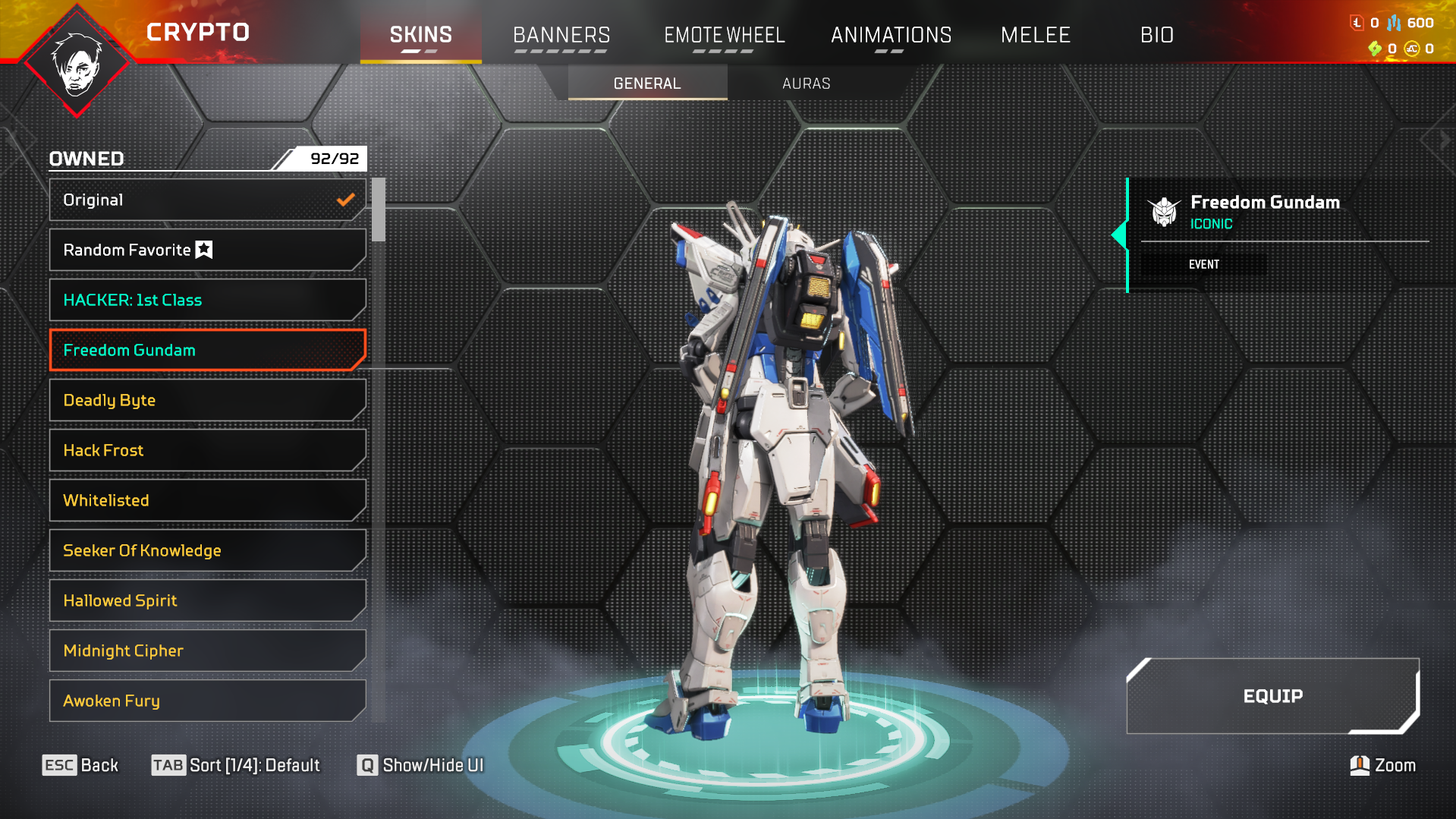Image resolution: width=1456 pixels, height=819 pixels.
Task: Choose the Original skin
Action: tap(207, 200)
